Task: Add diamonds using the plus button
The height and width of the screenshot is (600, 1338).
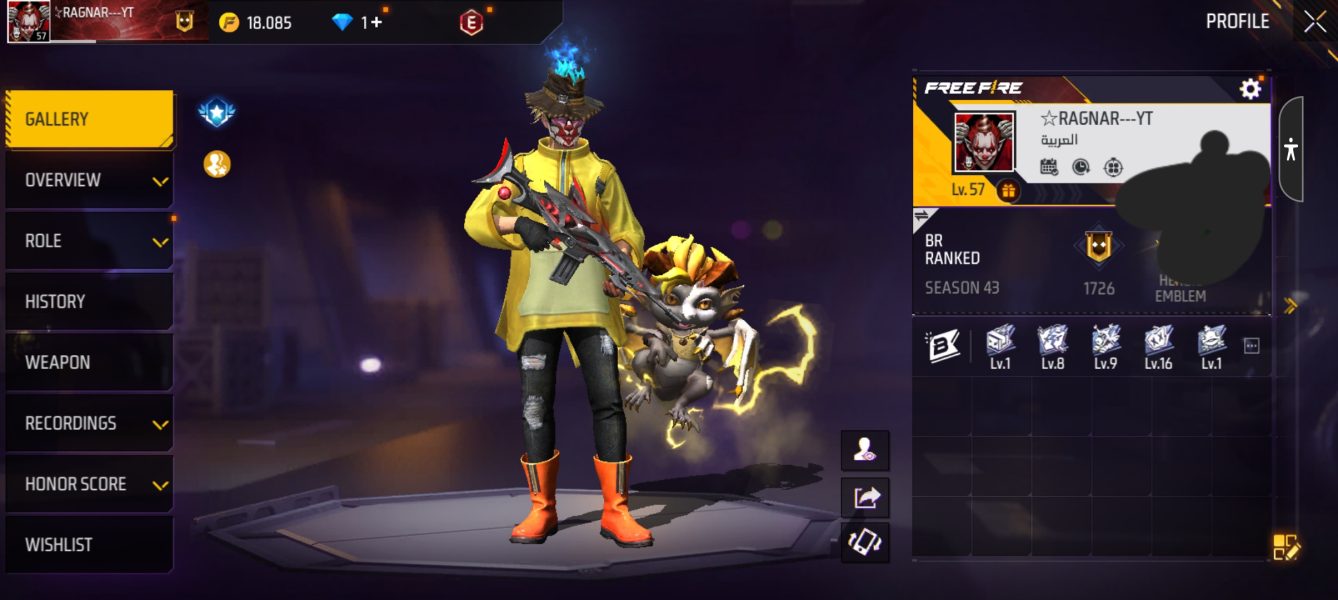Action: [x=376, y=22]
